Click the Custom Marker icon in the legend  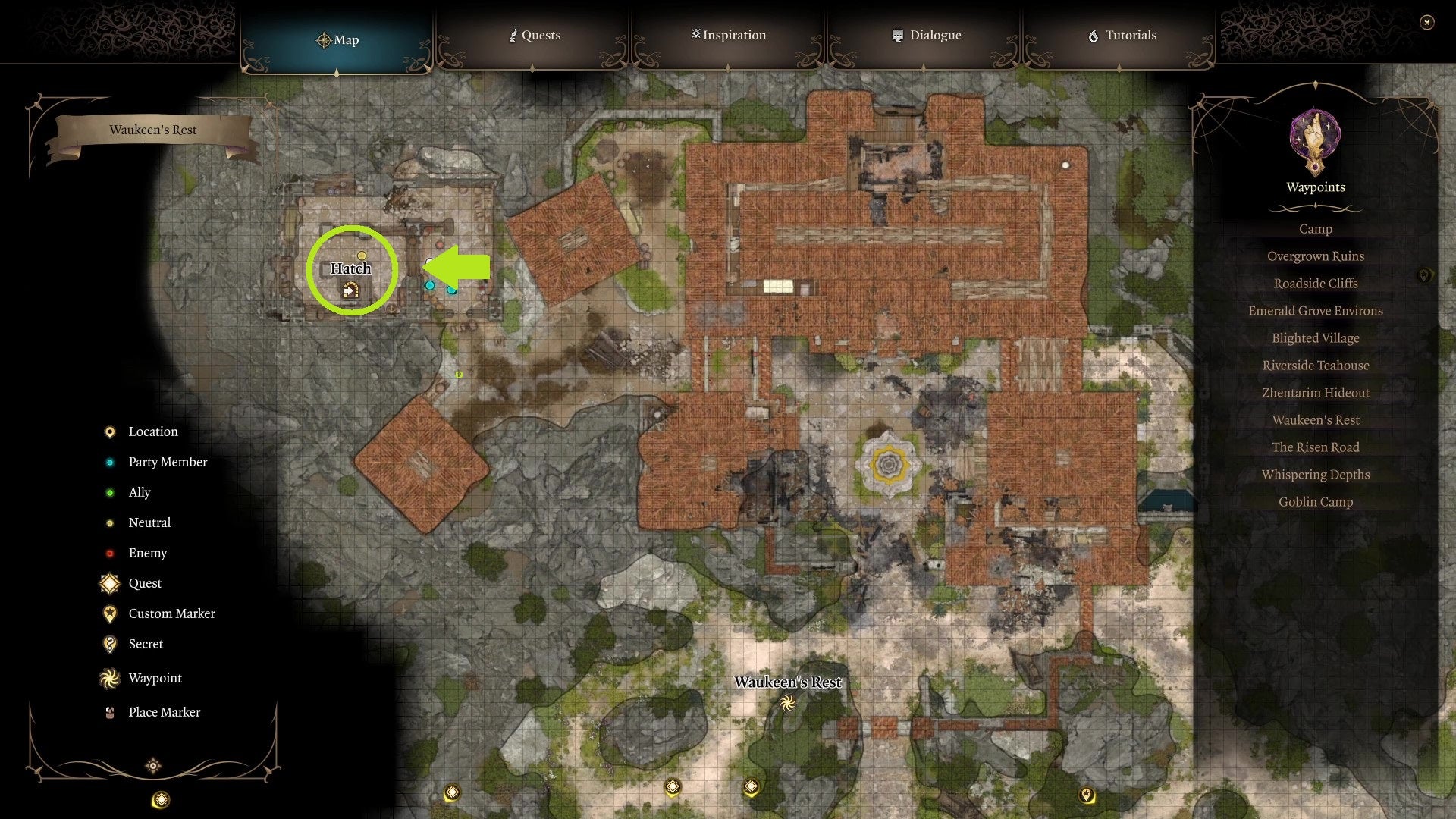tap(110, 613)
